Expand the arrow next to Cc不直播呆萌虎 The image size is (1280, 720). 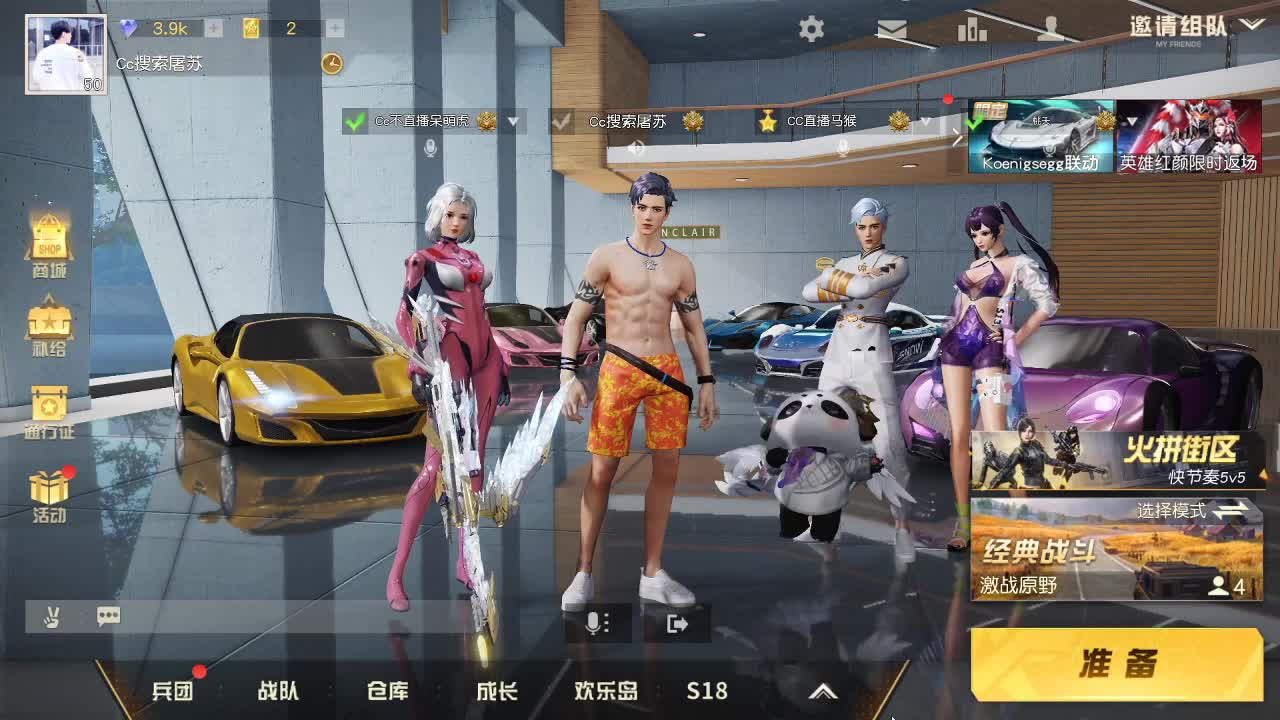[513, 122]
